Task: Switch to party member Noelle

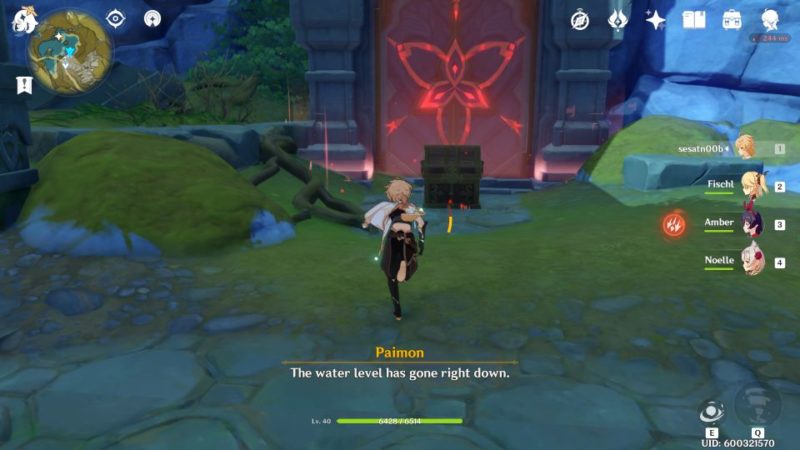Action: 748,262
